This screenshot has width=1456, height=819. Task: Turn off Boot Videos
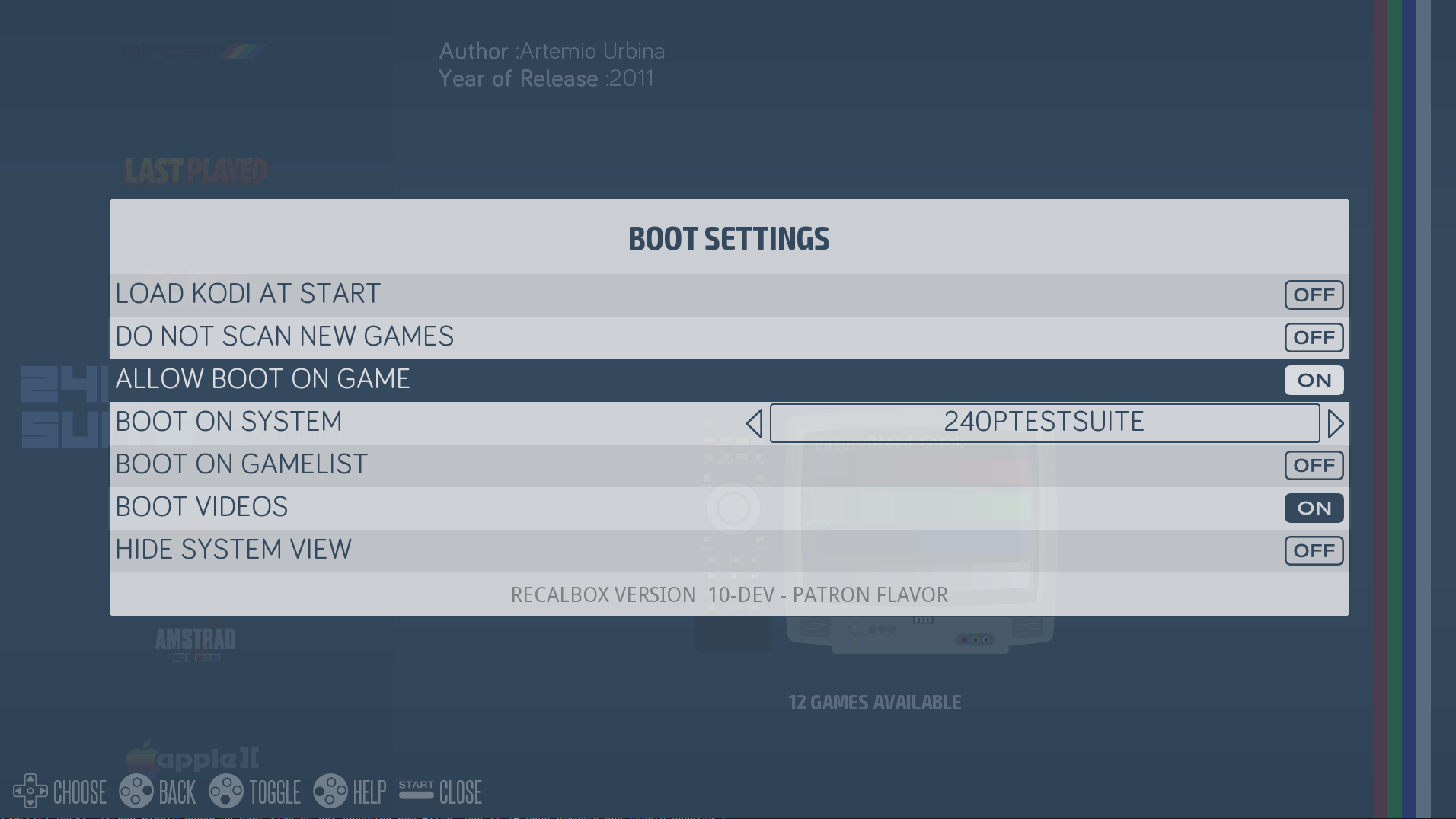click(1314, 508)
